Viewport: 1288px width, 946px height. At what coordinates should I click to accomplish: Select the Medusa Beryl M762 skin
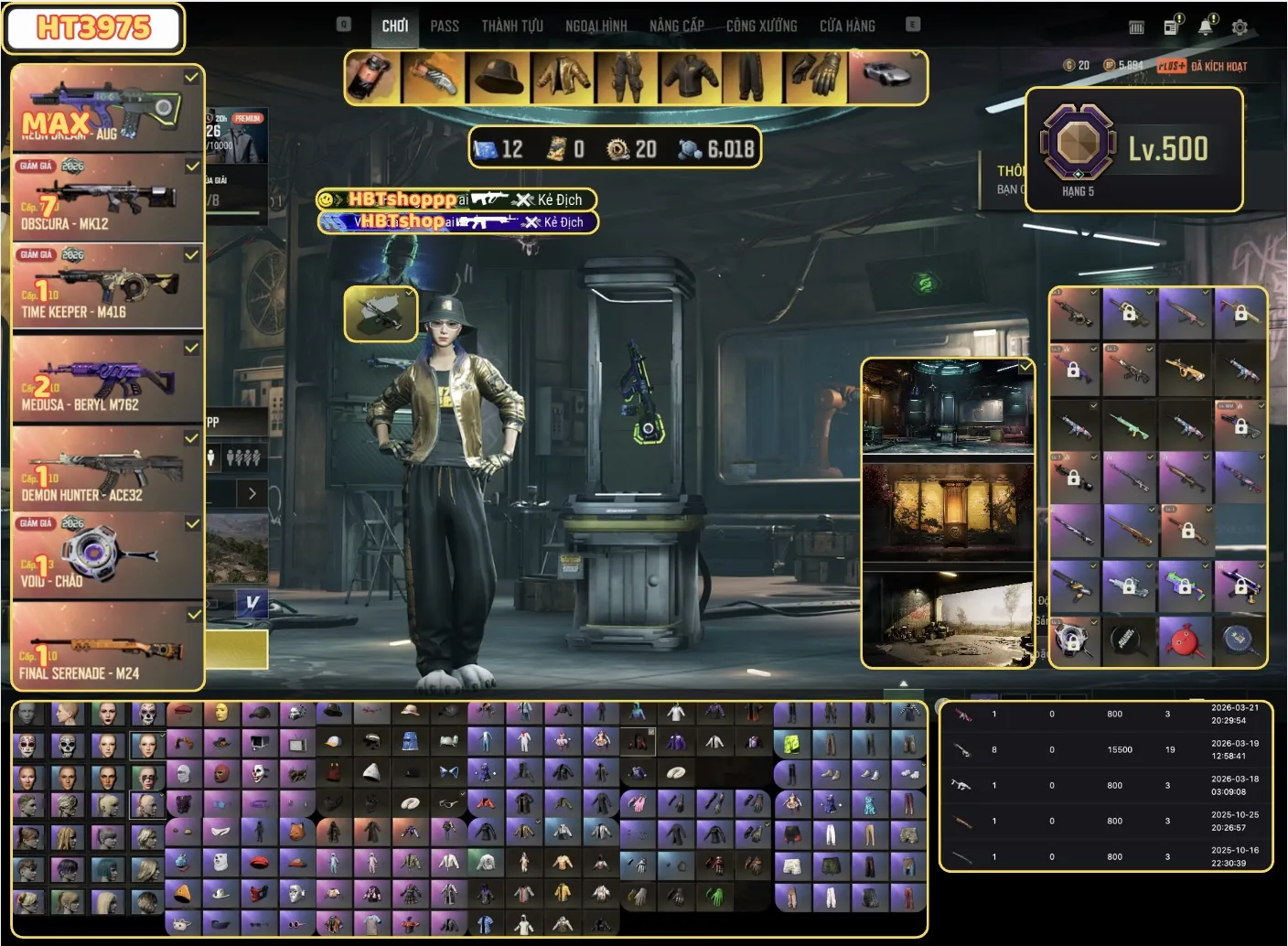click(x=106, y=377)
